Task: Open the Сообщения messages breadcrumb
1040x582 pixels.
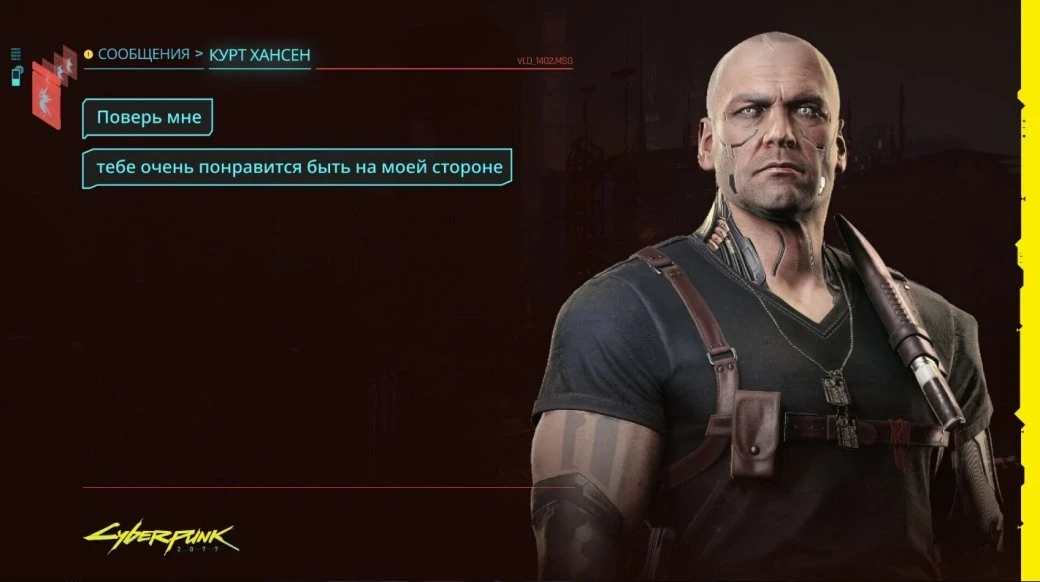Action: [143, 54]
